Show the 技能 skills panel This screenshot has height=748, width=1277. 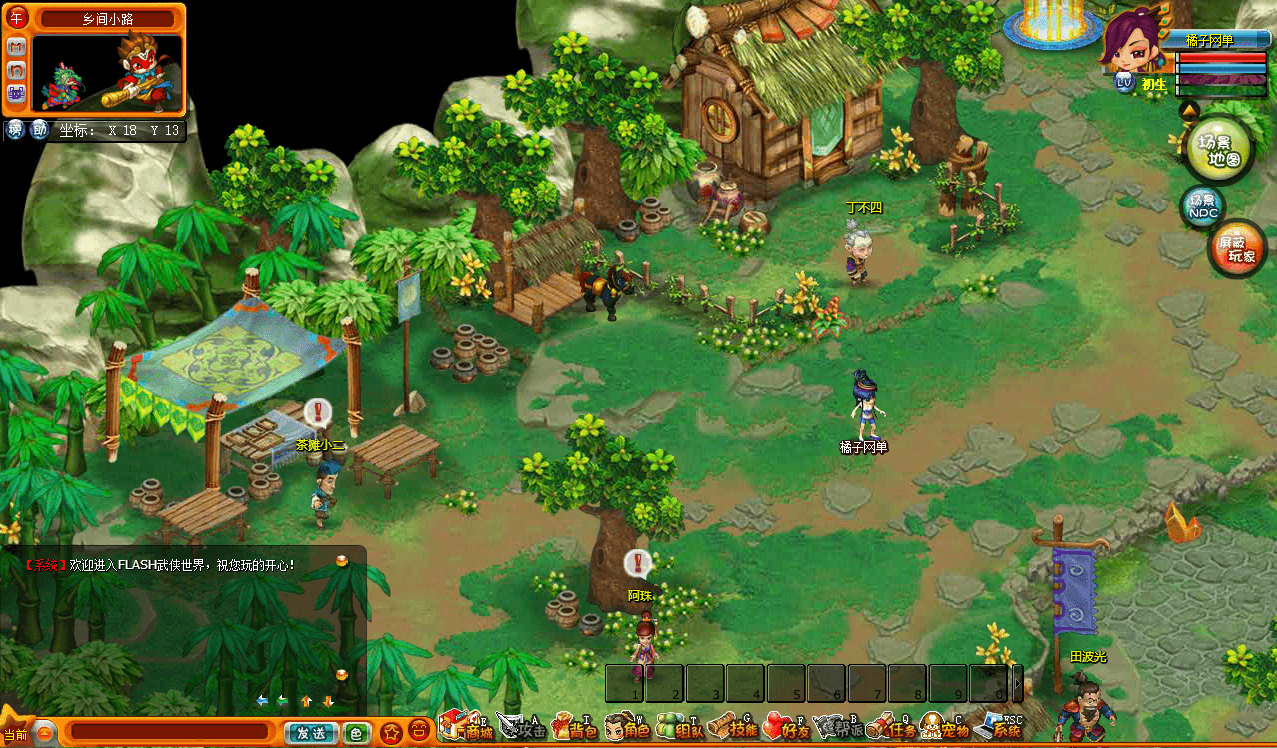pos(733,728)
